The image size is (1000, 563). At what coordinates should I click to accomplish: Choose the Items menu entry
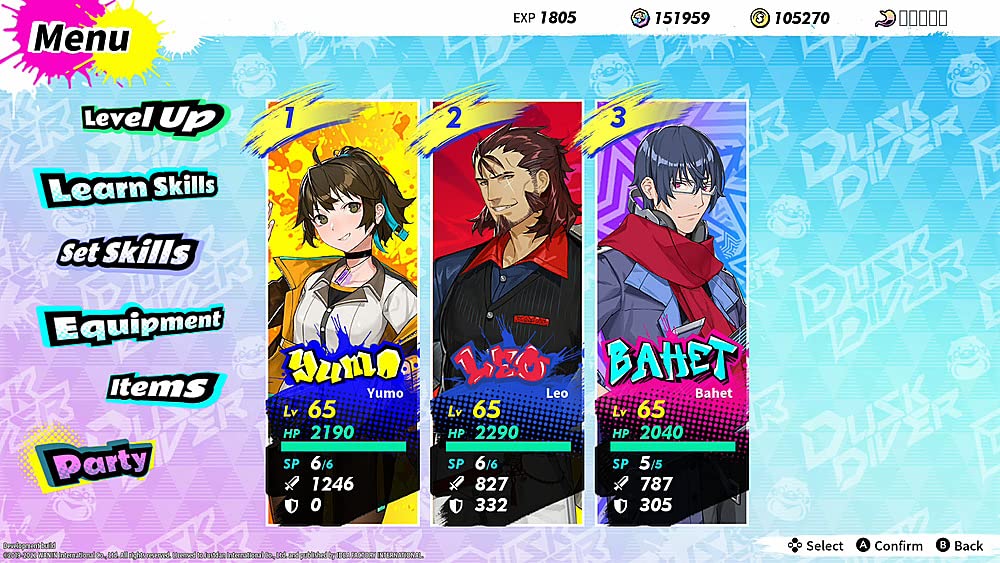pos(159,387)
